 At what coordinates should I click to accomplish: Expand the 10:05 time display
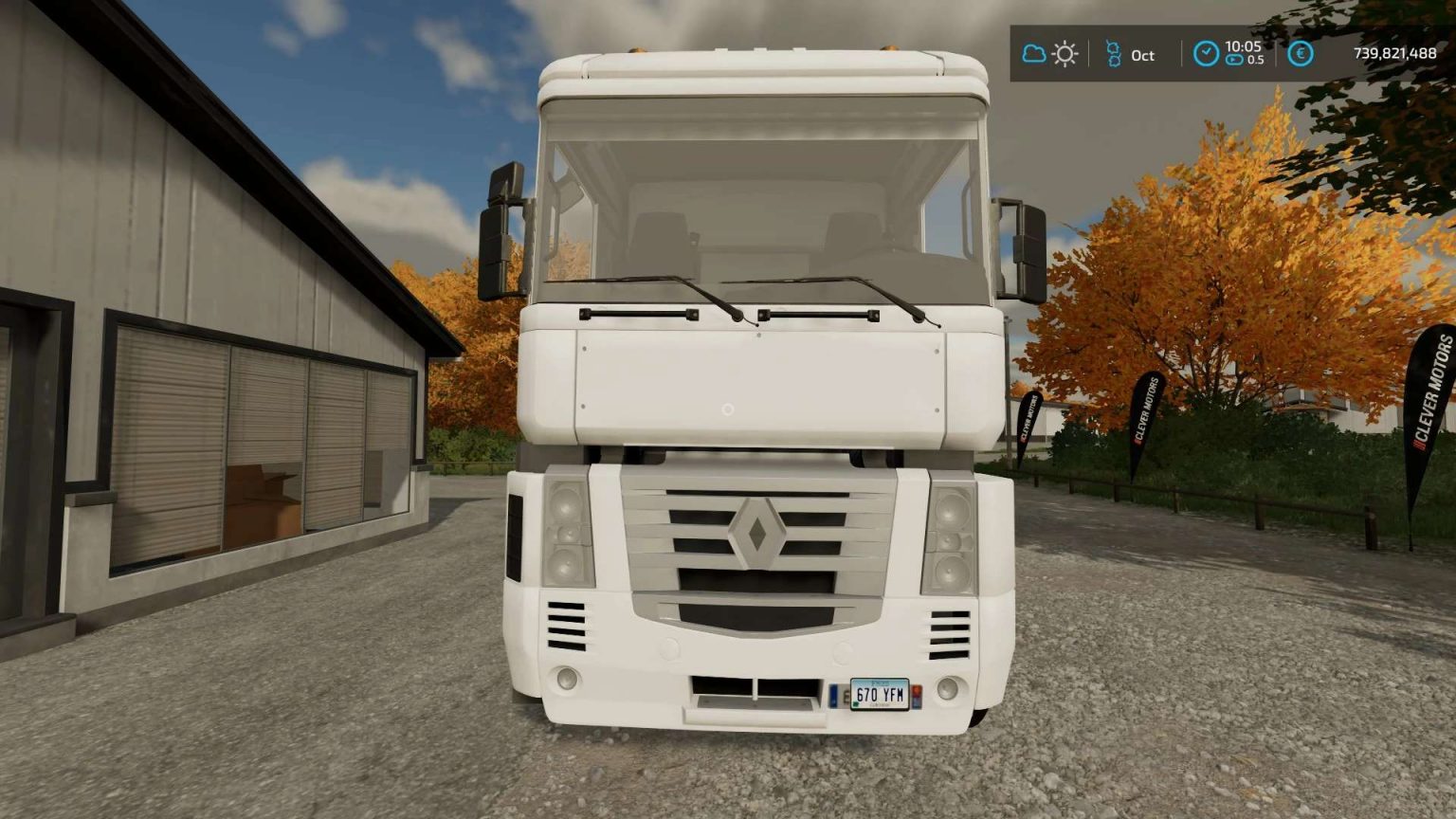[x=1244, y=47]
